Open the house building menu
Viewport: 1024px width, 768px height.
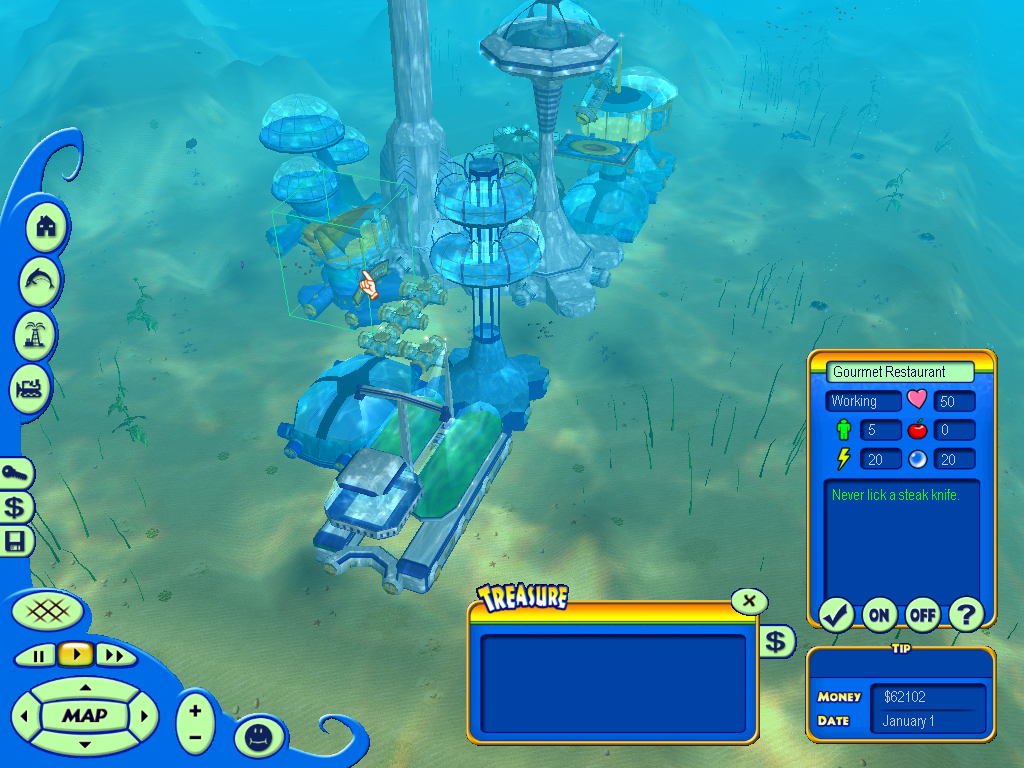point(45,227)
